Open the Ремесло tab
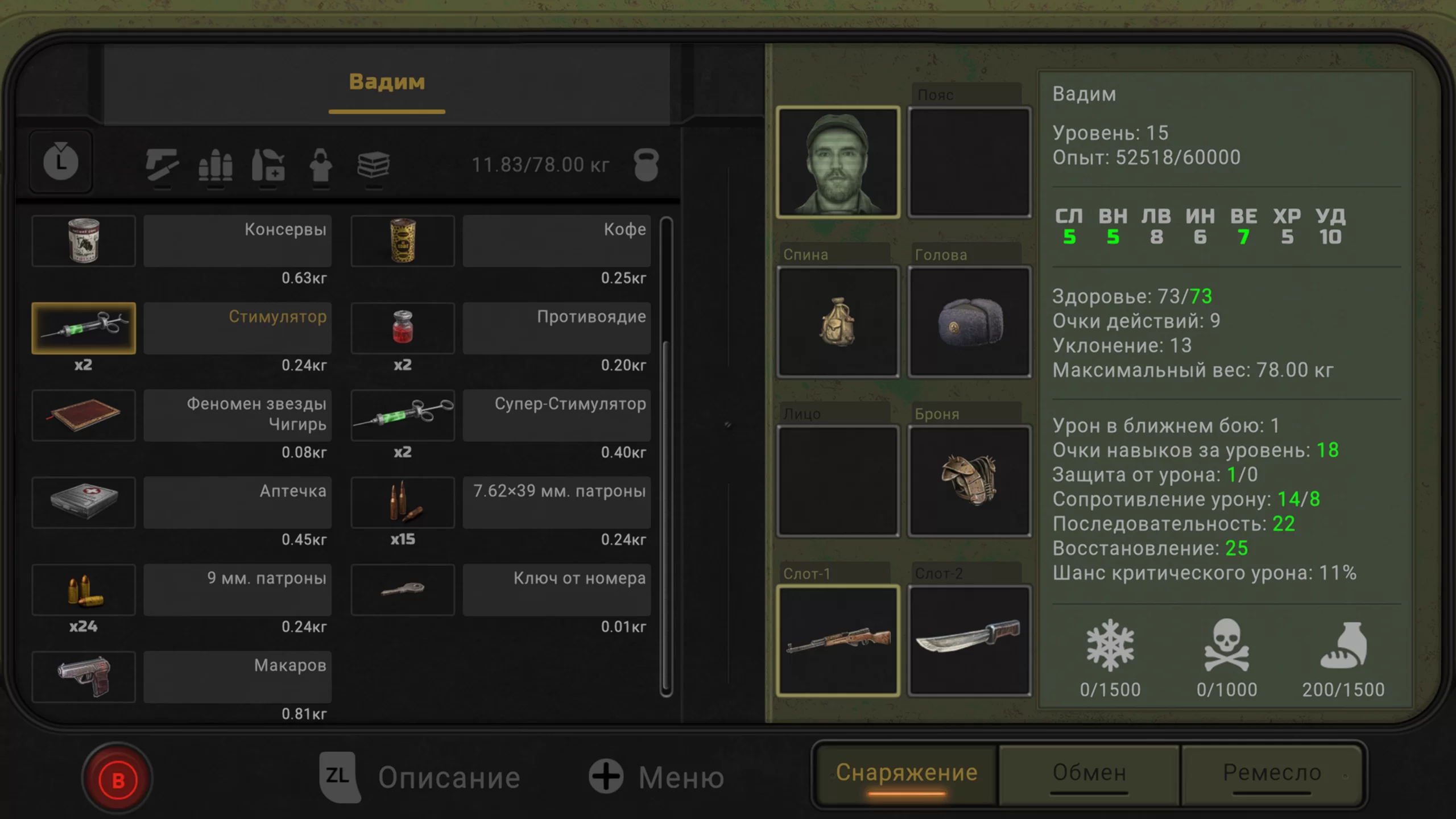1456x819 pixels. 1272,773
